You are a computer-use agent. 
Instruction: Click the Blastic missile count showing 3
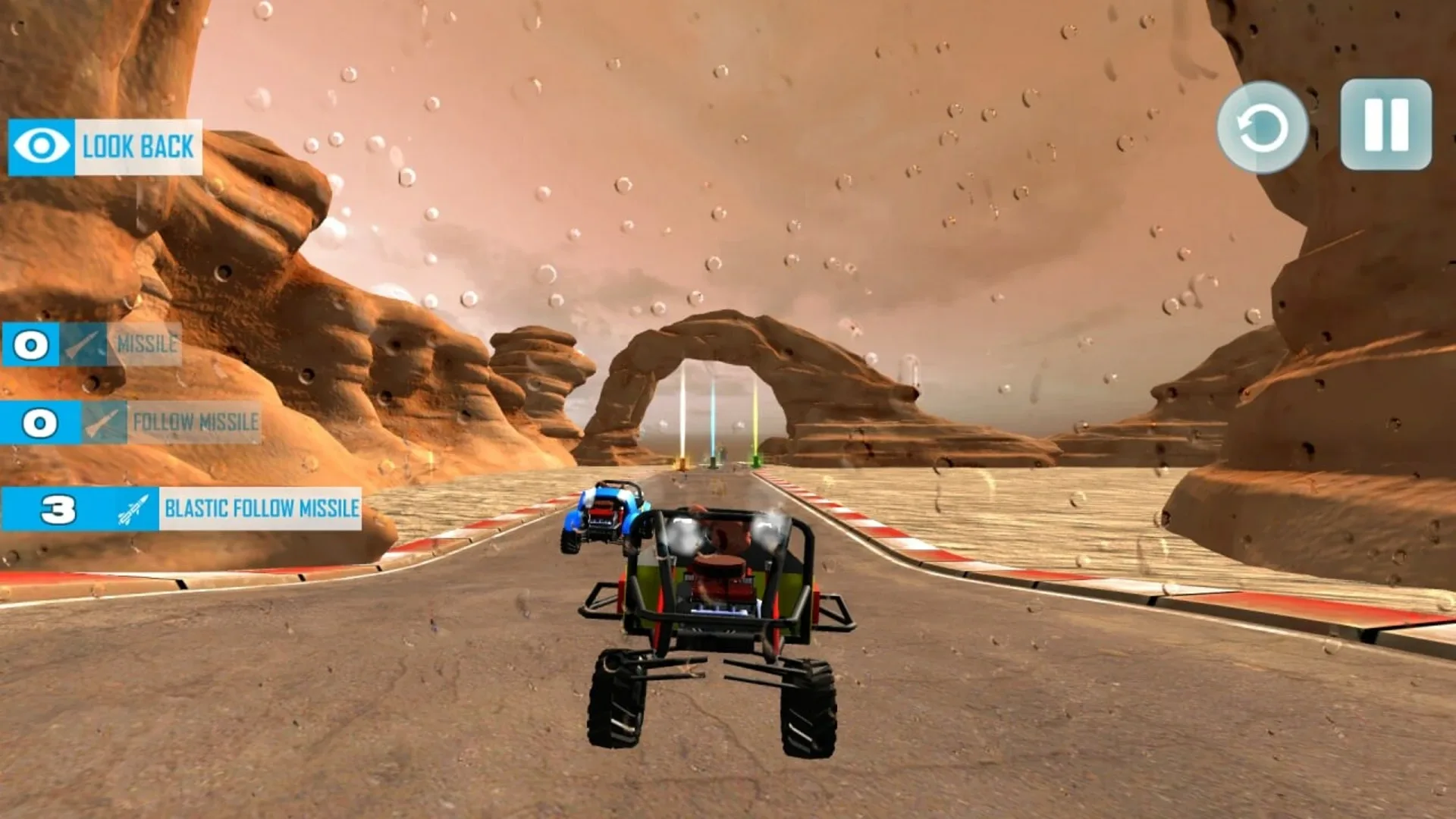click(x=61, y=510)
